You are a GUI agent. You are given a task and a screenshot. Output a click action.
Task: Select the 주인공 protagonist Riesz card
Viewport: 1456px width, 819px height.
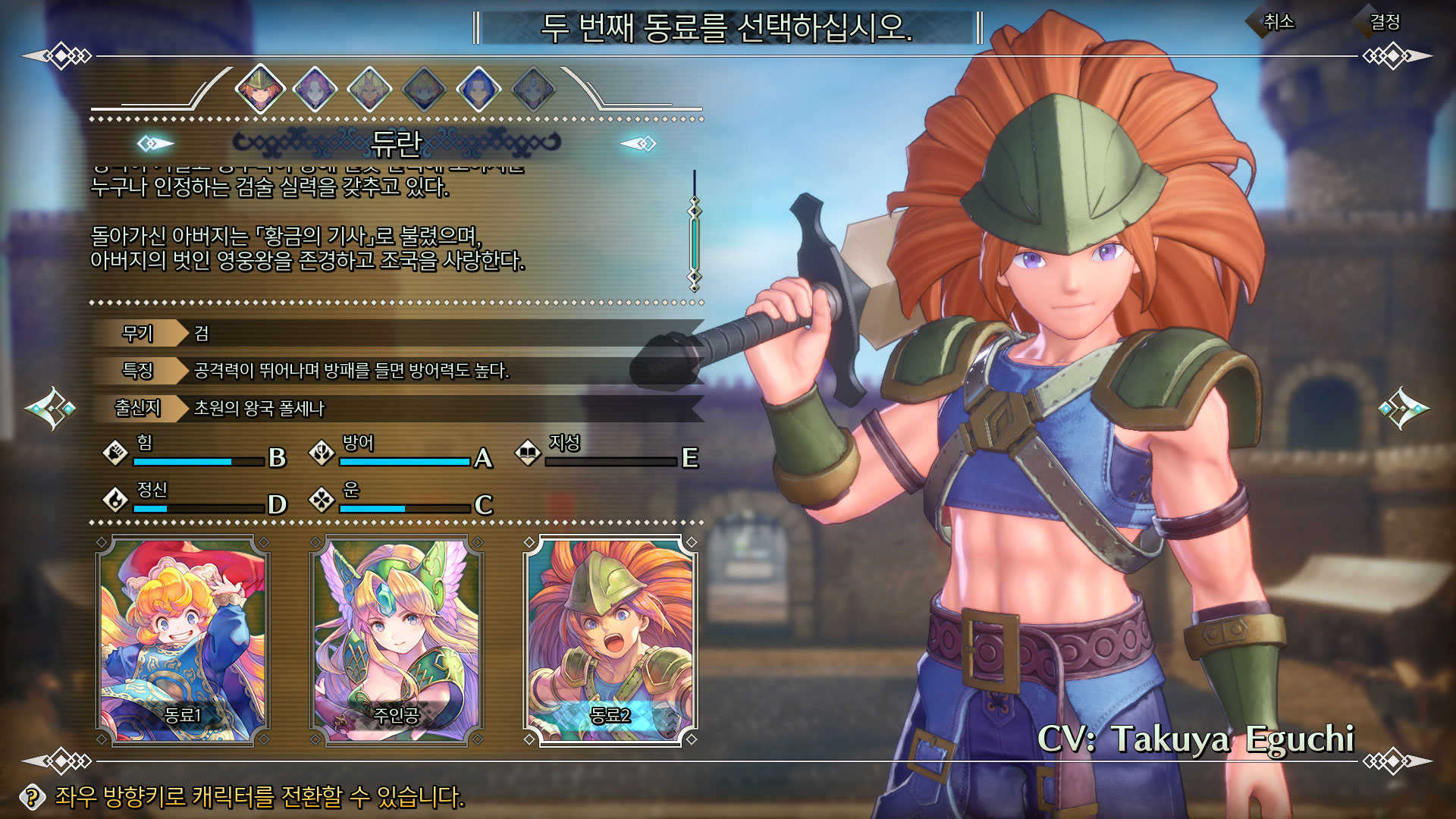tap(397, 641)
